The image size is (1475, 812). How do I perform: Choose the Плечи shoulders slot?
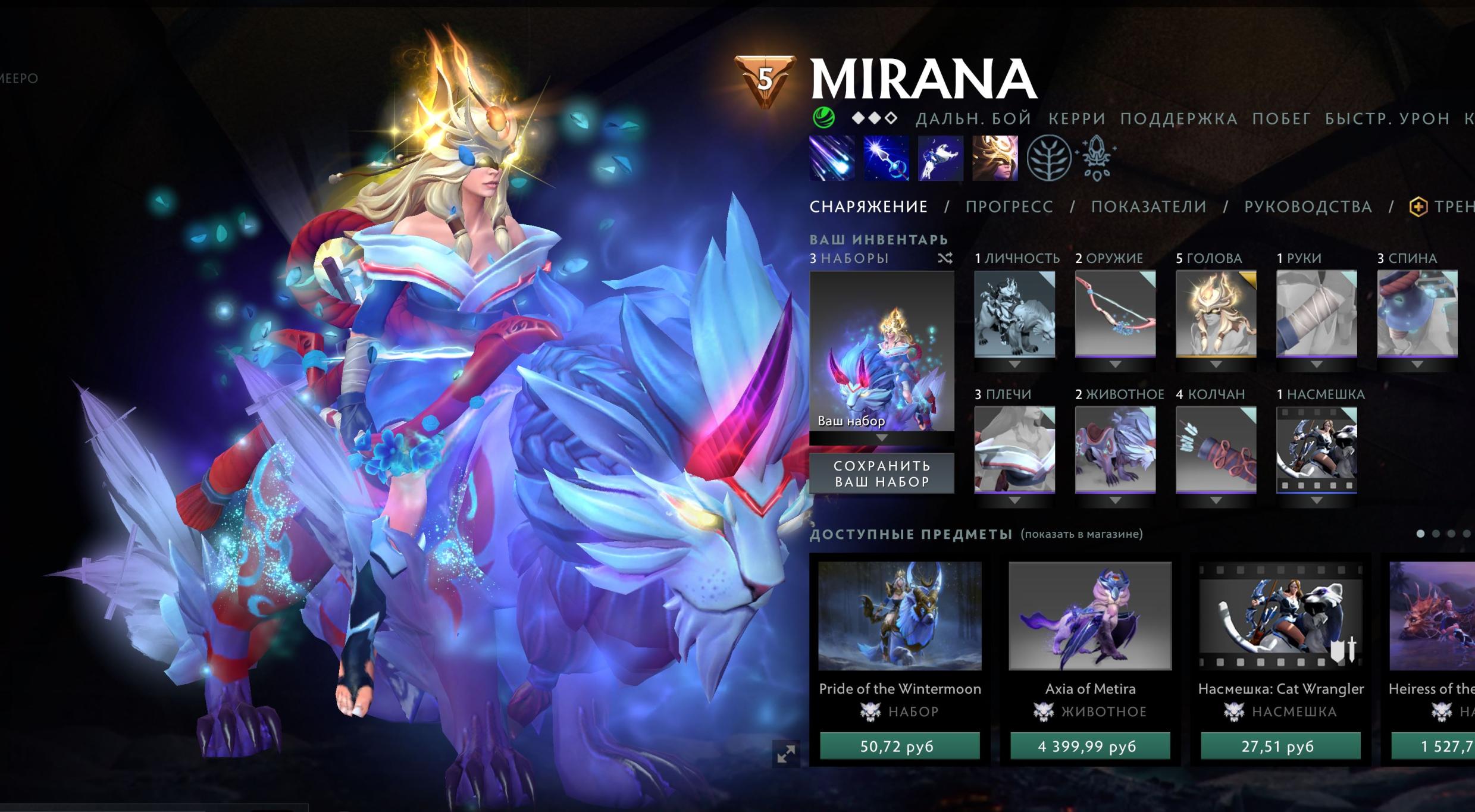click(x=1014, y=450)
